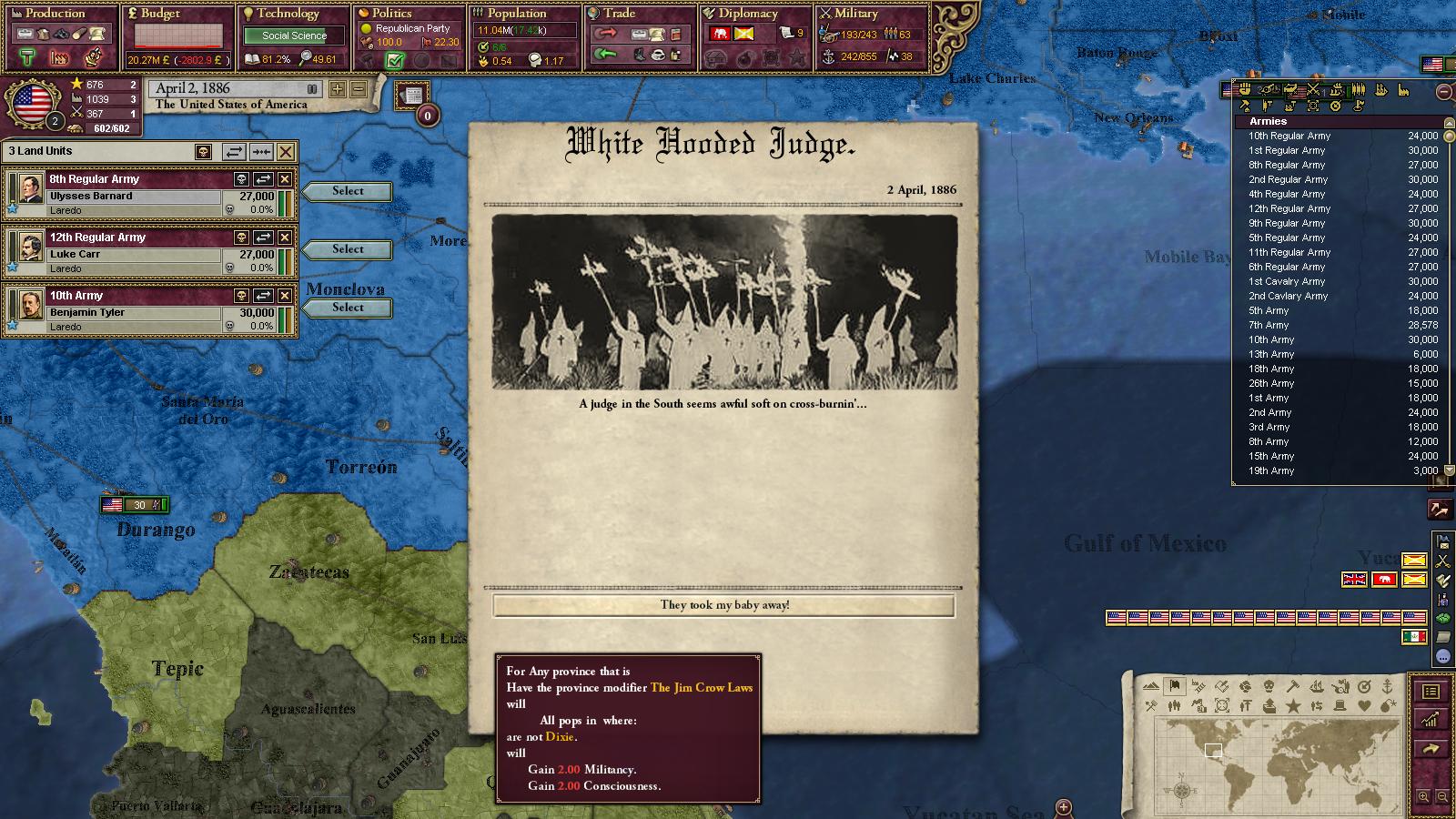Open the Politics screen

point(392,14)
